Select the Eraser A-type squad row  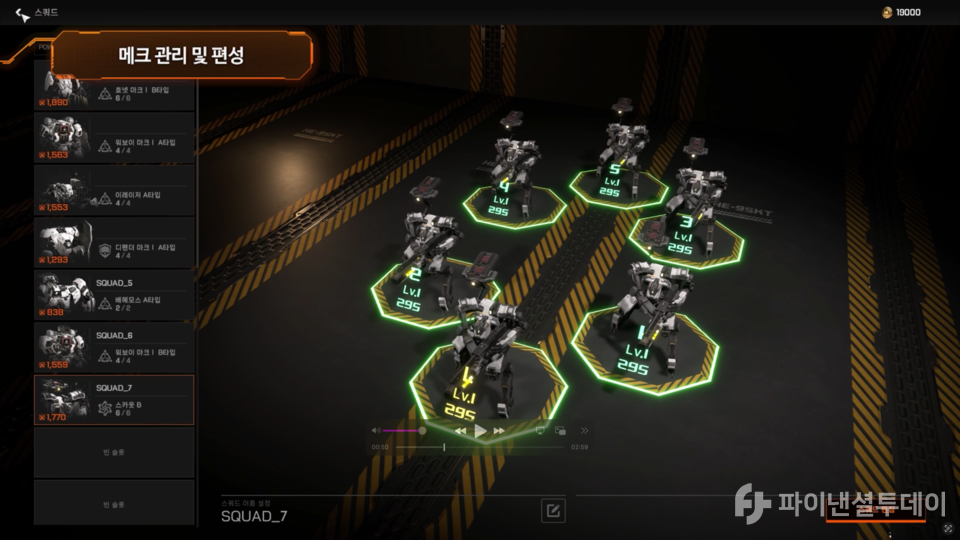[x=114, y=190]
